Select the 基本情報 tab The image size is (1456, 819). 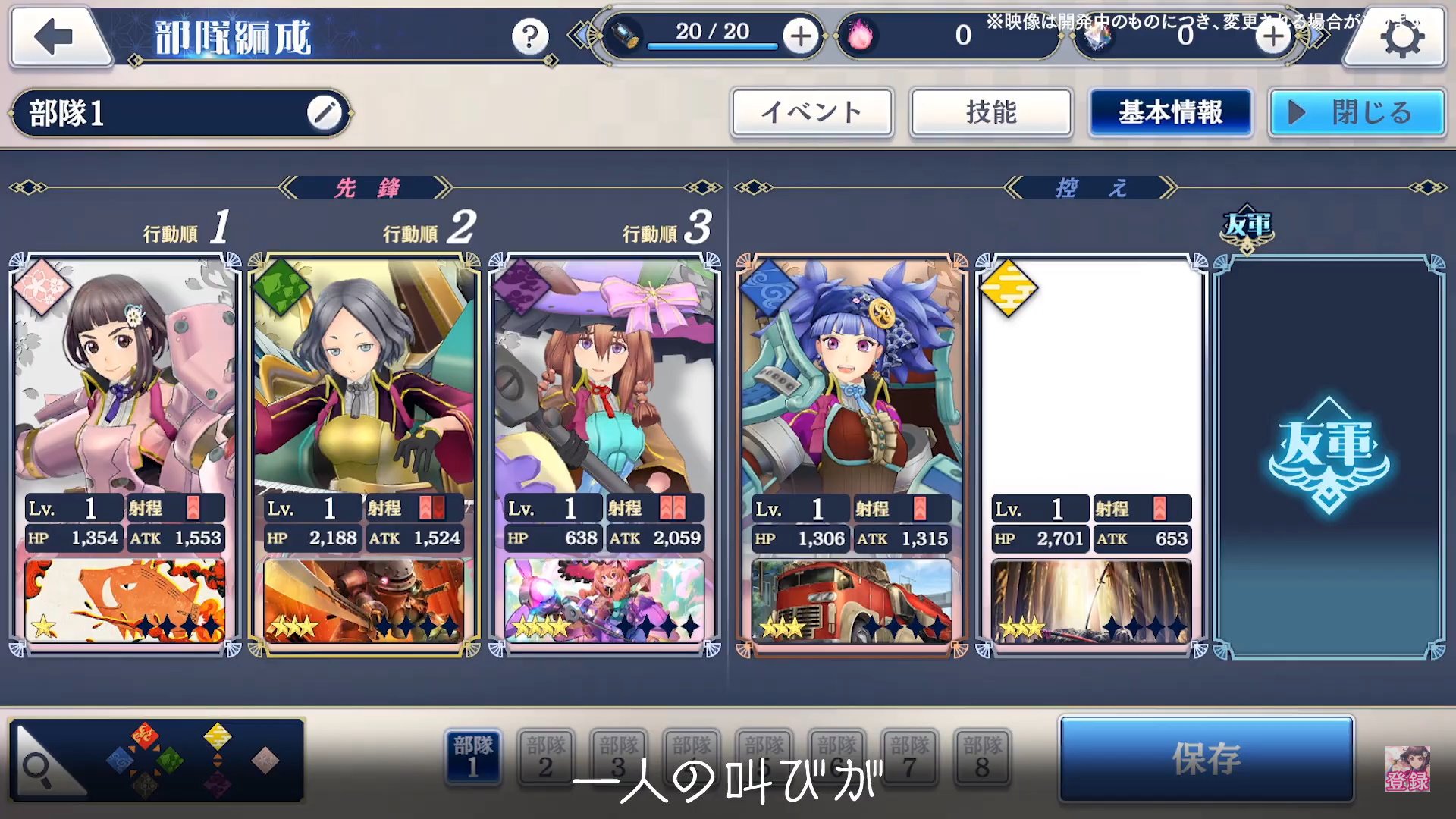tap(1170, 113)
